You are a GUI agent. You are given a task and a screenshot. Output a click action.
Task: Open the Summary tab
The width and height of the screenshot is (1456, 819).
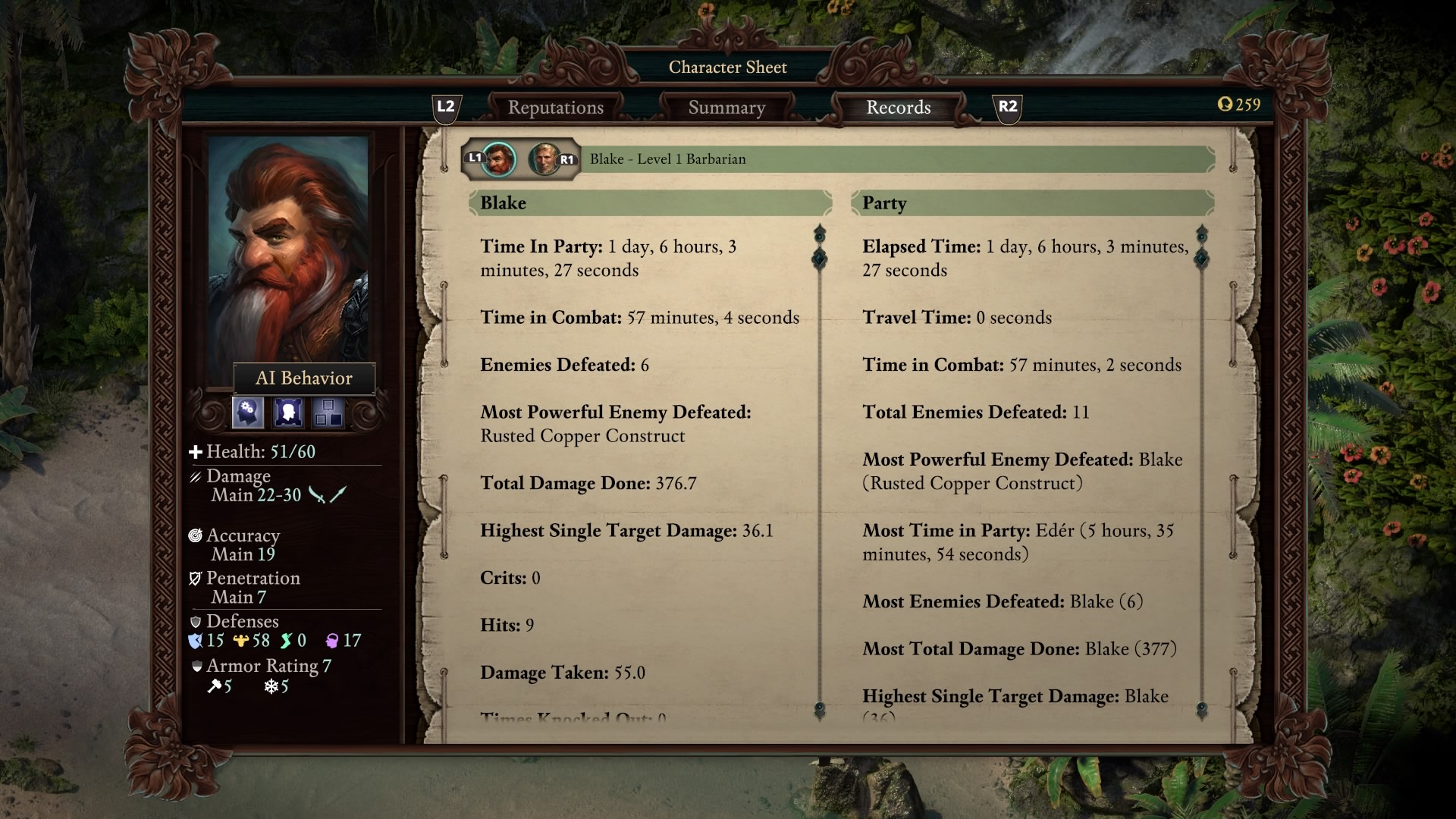726,107
